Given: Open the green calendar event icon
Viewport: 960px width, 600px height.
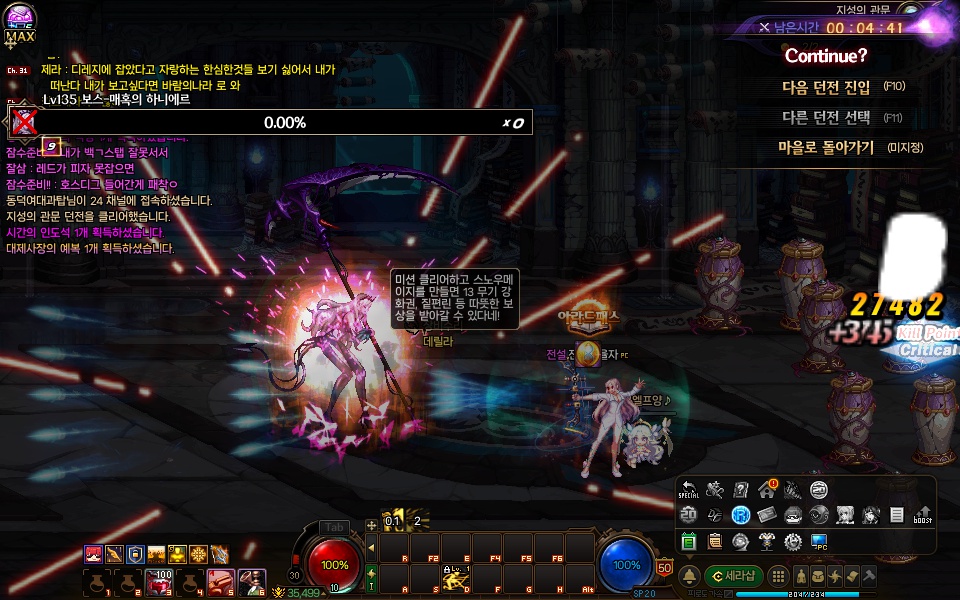Looking at the screenshot, I should click(x=689, y=541).
